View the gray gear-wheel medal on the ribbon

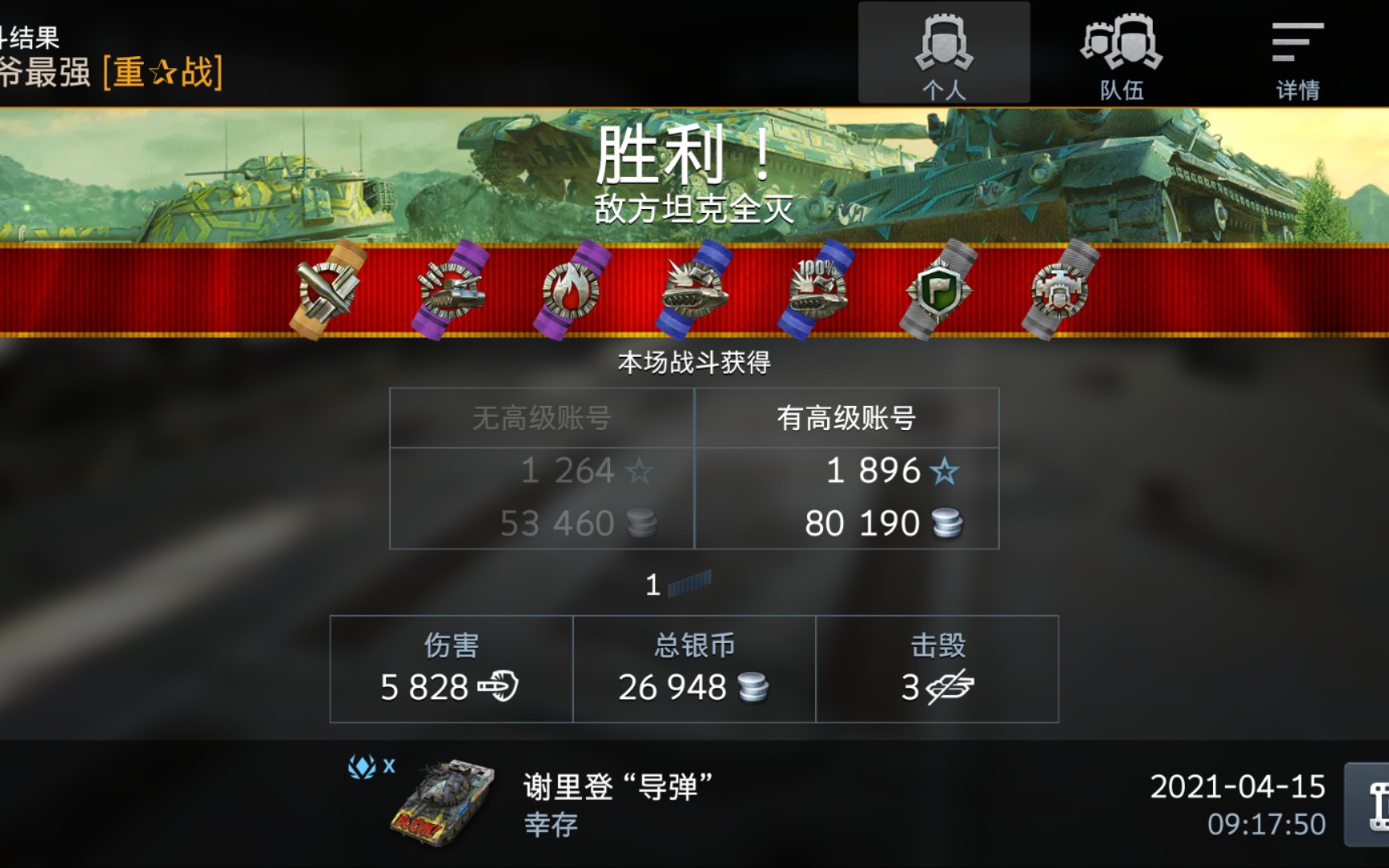1059,291
